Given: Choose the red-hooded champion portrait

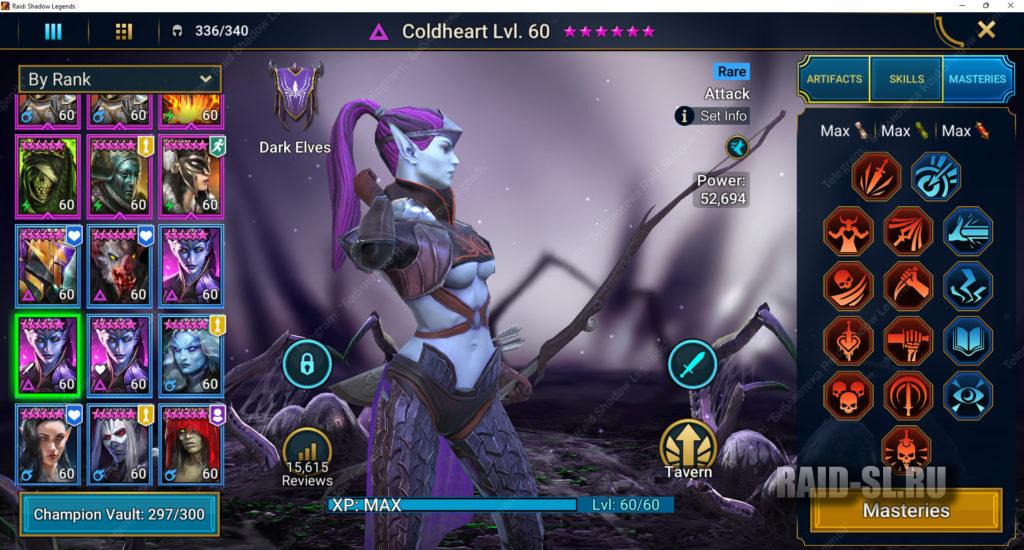Looking at the screenshot, I should coord(191,443).
